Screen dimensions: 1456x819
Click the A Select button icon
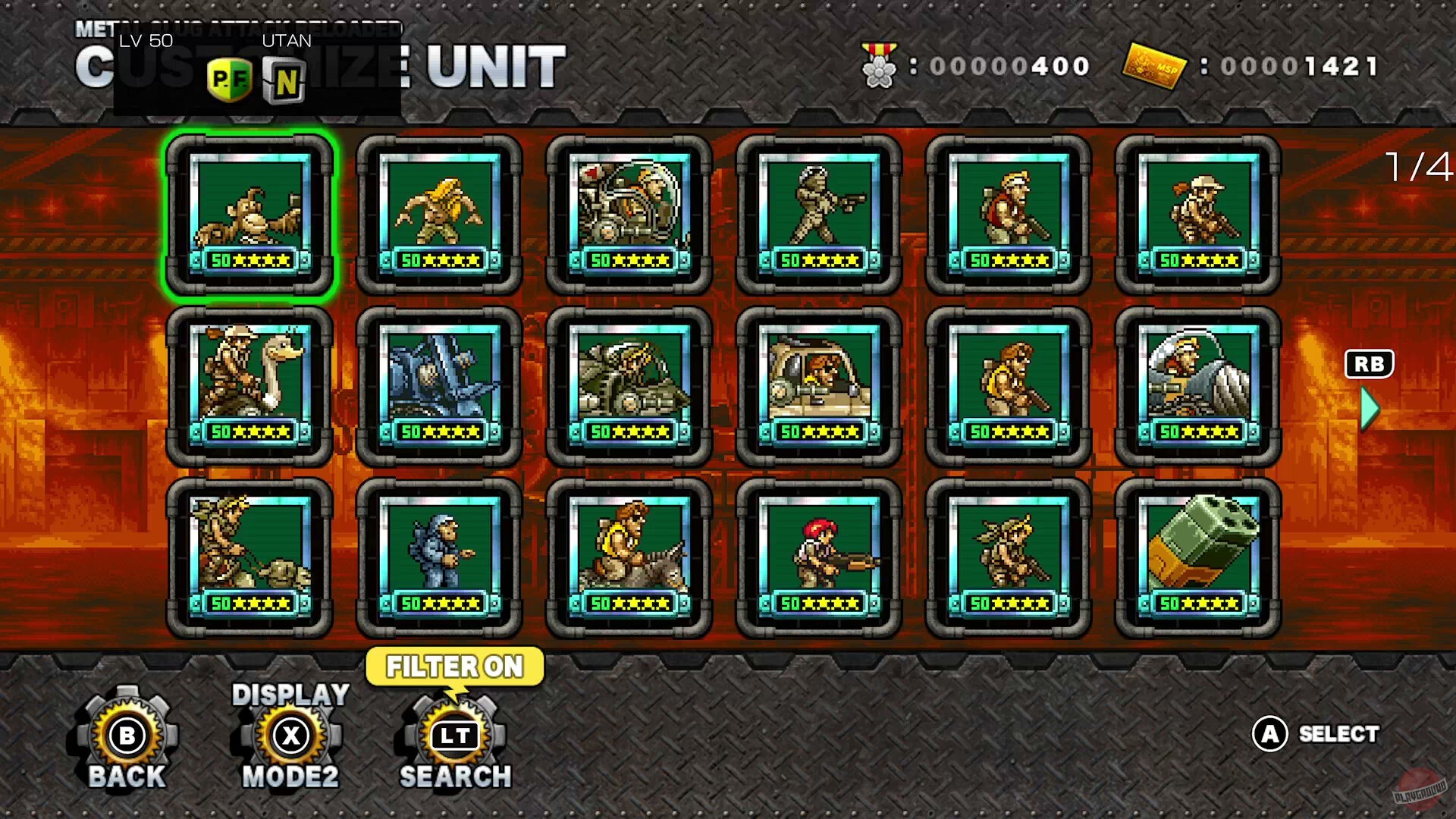click(x=1269, y=734)
